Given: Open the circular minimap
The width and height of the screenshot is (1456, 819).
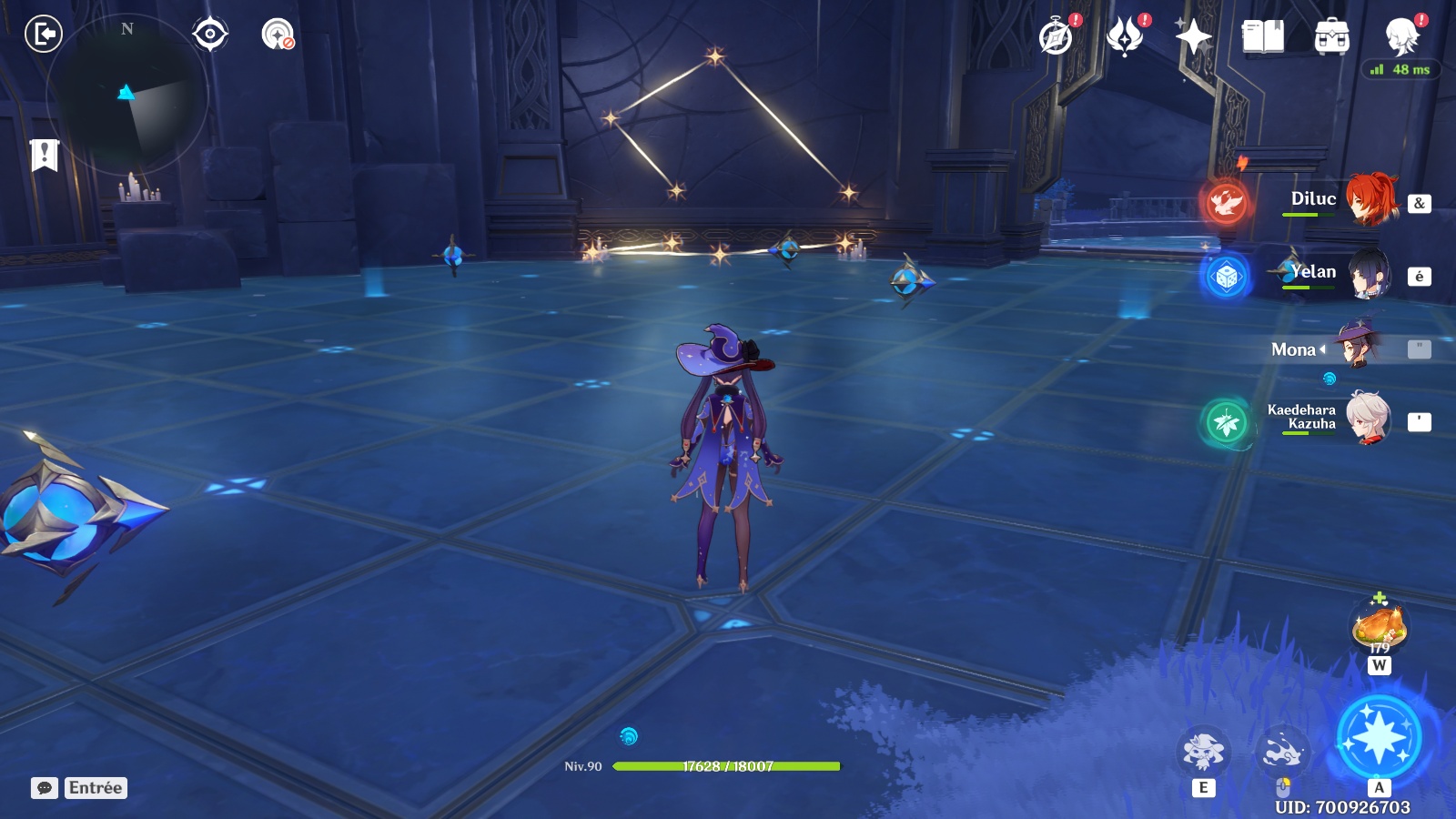Looking at the screenshot, I should click(126, 95).
